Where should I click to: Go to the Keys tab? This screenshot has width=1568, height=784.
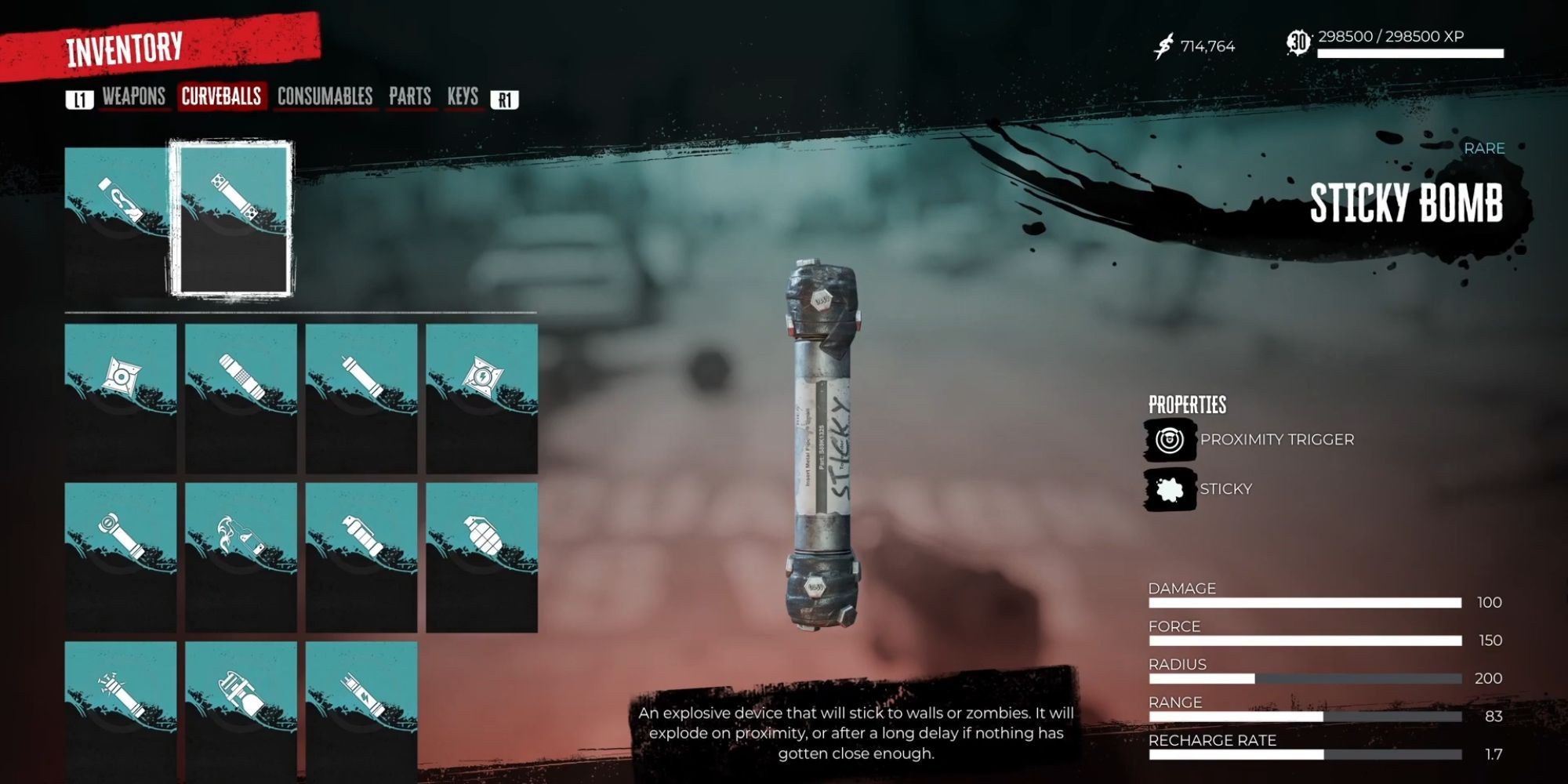tap(463, 96)
